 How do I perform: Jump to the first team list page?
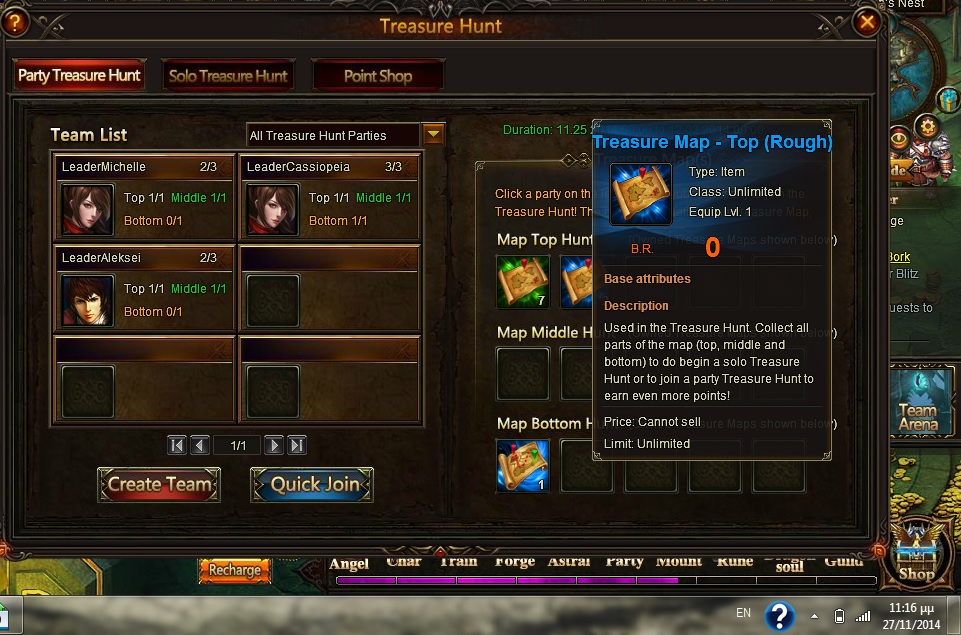(177, 445)
